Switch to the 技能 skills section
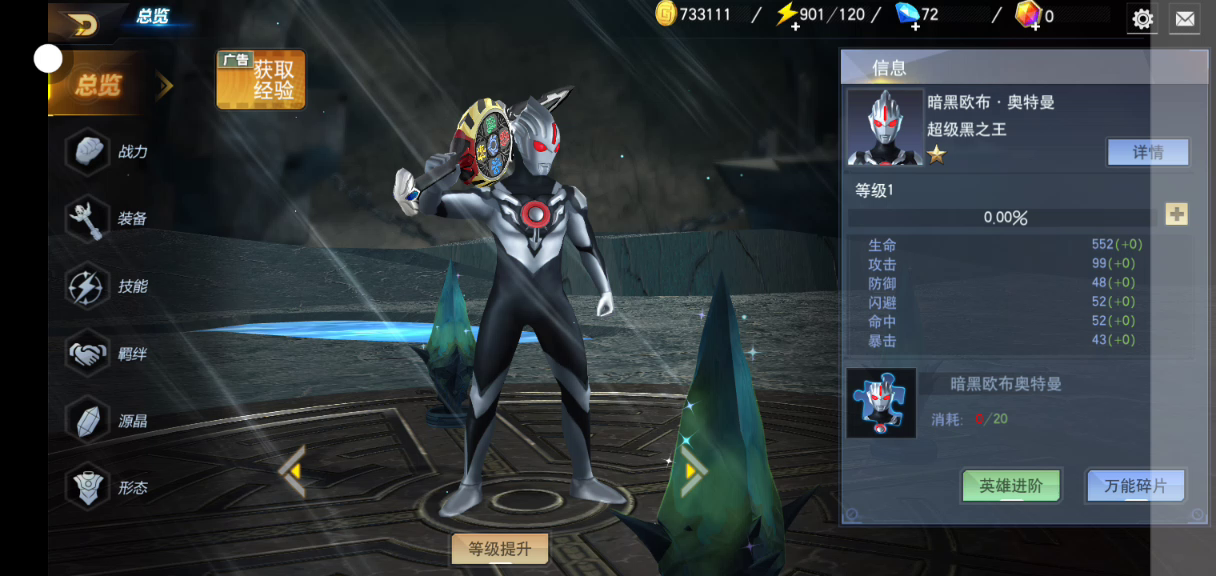1216x576 pixels. 110,287
